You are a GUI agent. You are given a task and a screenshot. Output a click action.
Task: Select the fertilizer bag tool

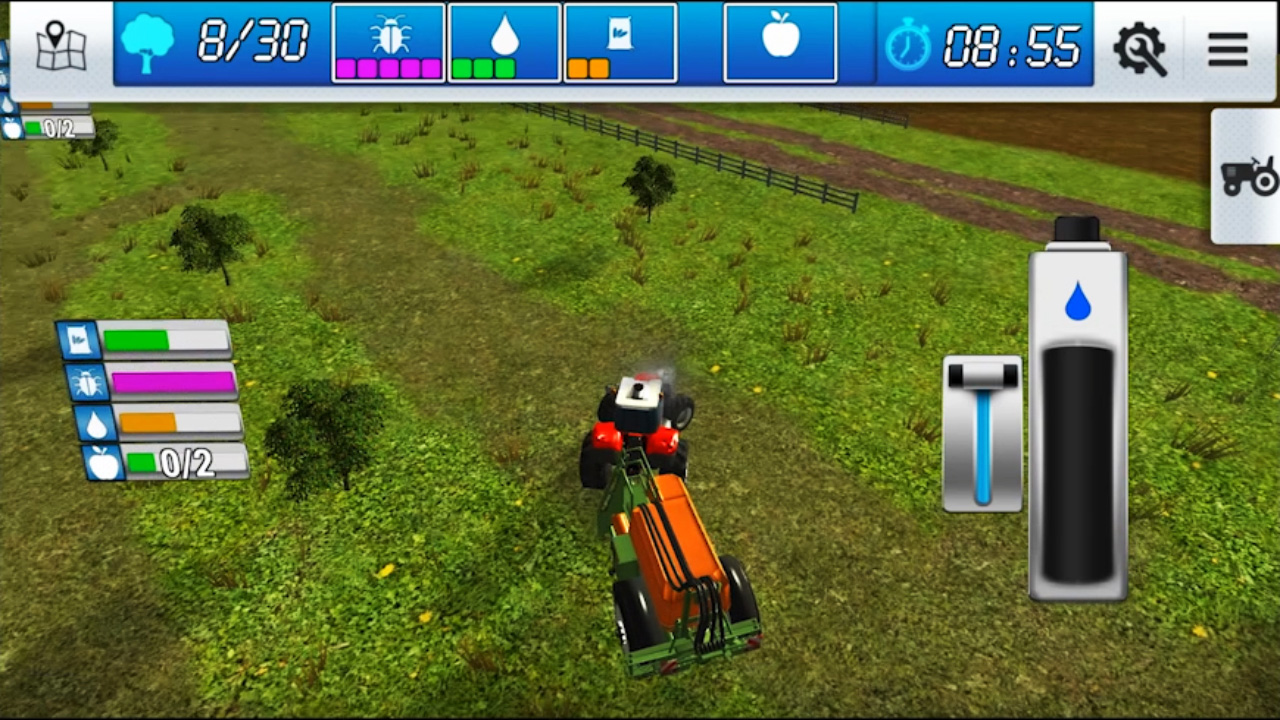pyautogui.click(x=620, y=42)
